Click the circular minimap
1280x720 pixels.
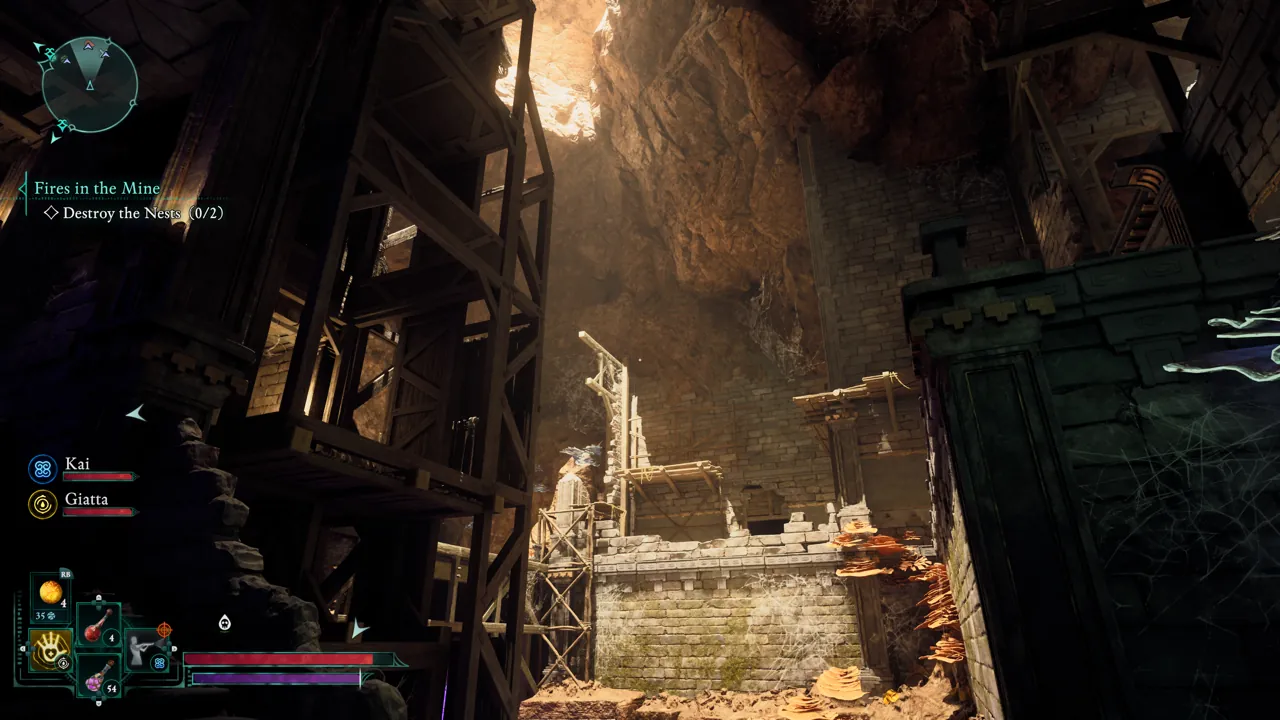pos(90,85)
